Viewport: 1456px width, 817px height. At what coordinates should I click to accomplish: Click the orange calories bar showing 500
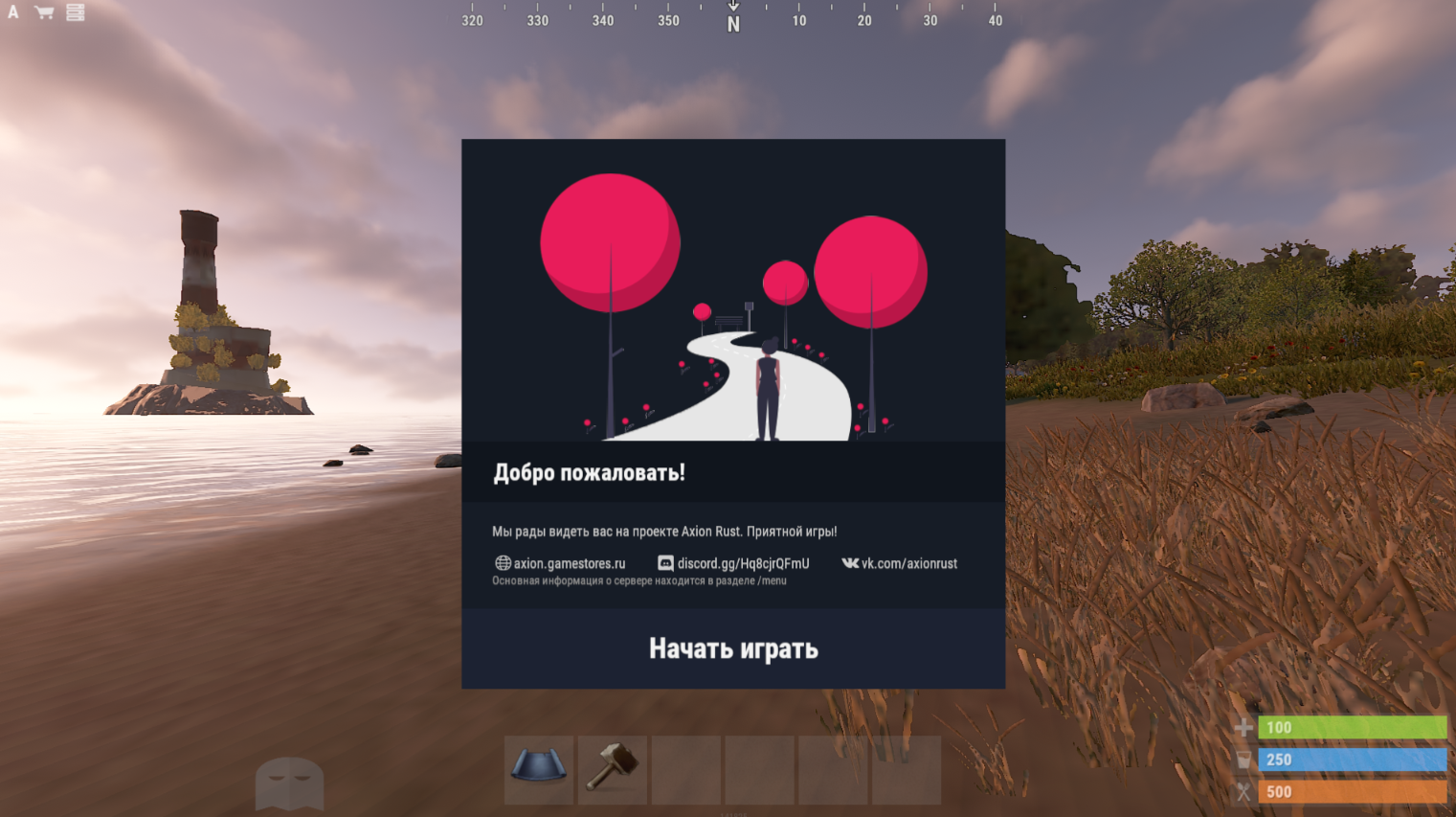pos(1353,792)
